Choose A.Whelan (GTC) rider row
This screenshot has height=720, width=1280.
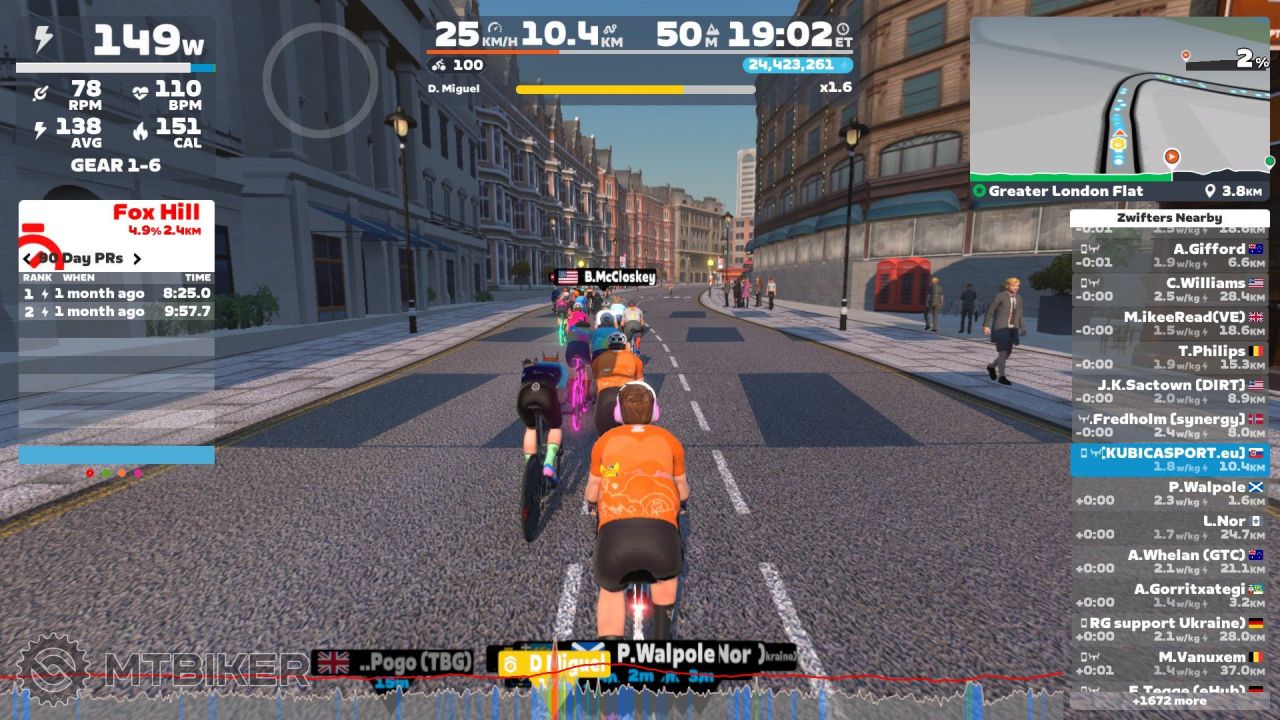point(1169,562)
